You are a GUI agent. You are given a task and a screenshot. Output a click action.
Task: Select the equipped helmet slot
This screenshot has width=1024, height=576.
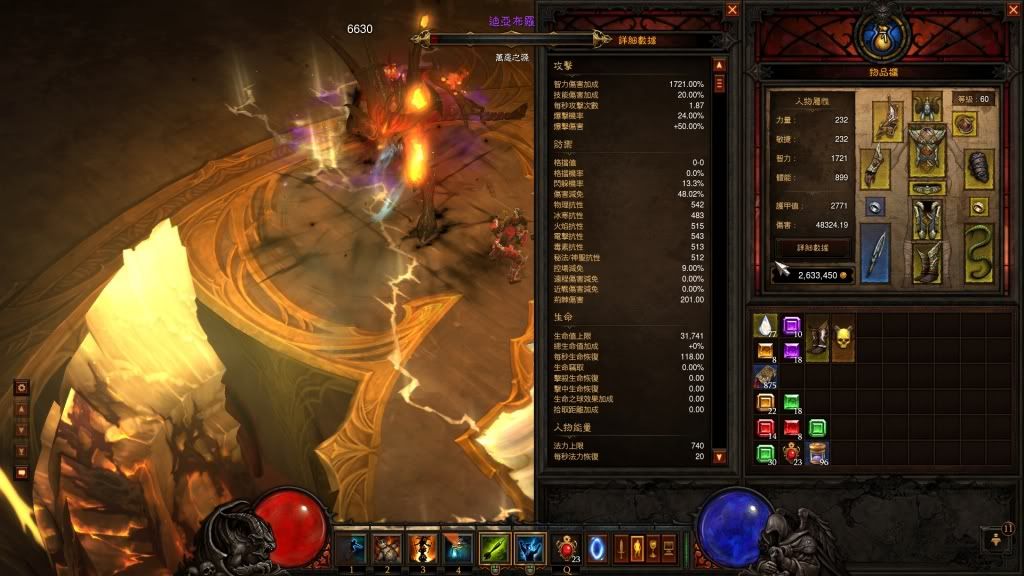927,106
